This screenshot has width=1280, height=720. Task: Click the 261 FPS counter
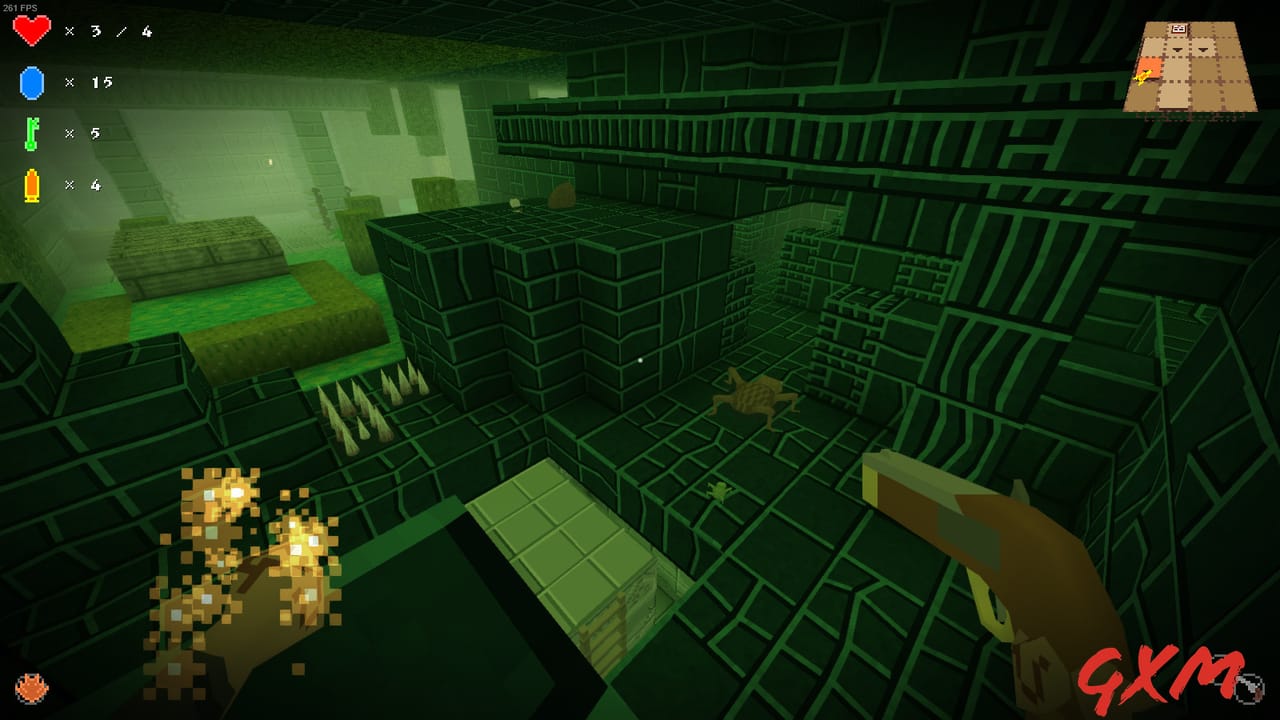18,6
